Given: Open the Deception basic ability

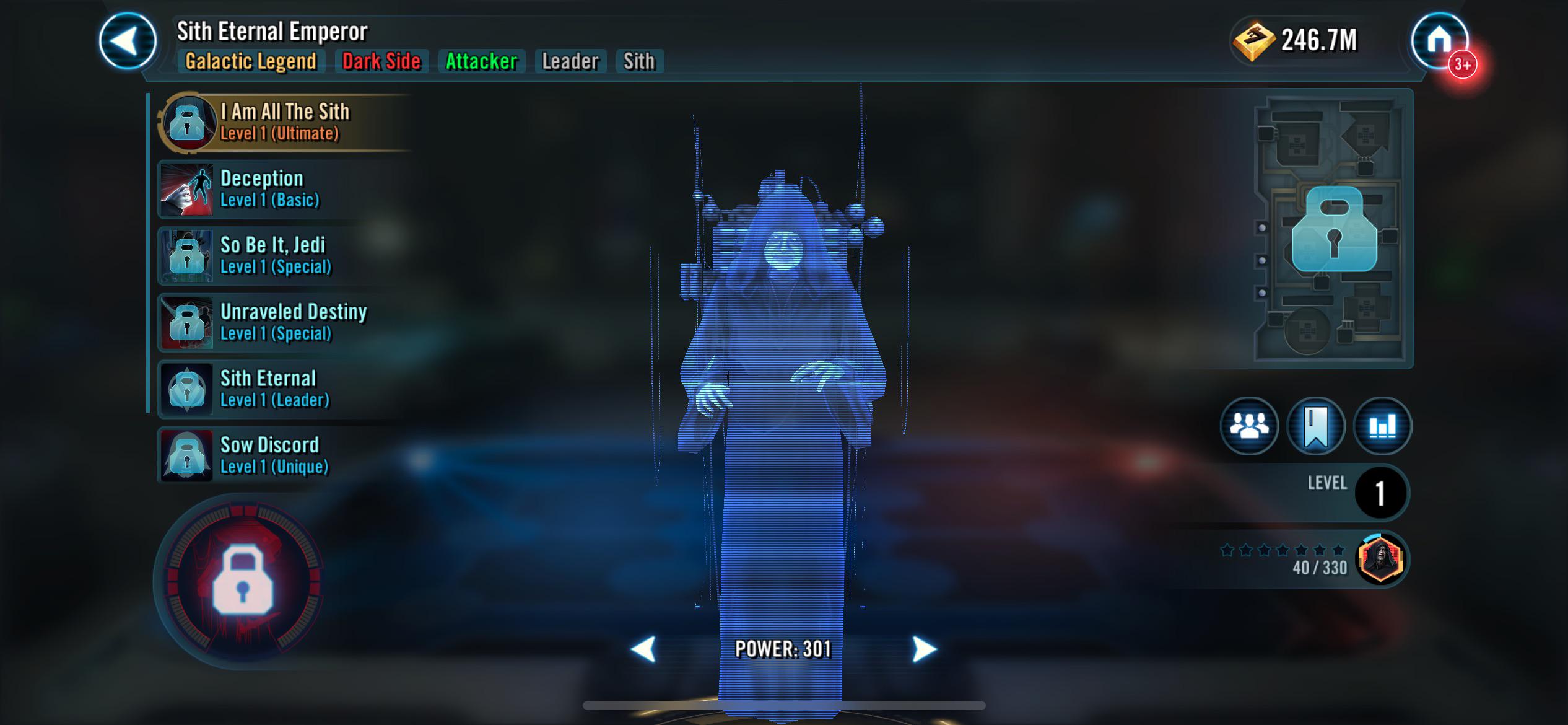Looking at the screenshot, I should tap(285, 189).
